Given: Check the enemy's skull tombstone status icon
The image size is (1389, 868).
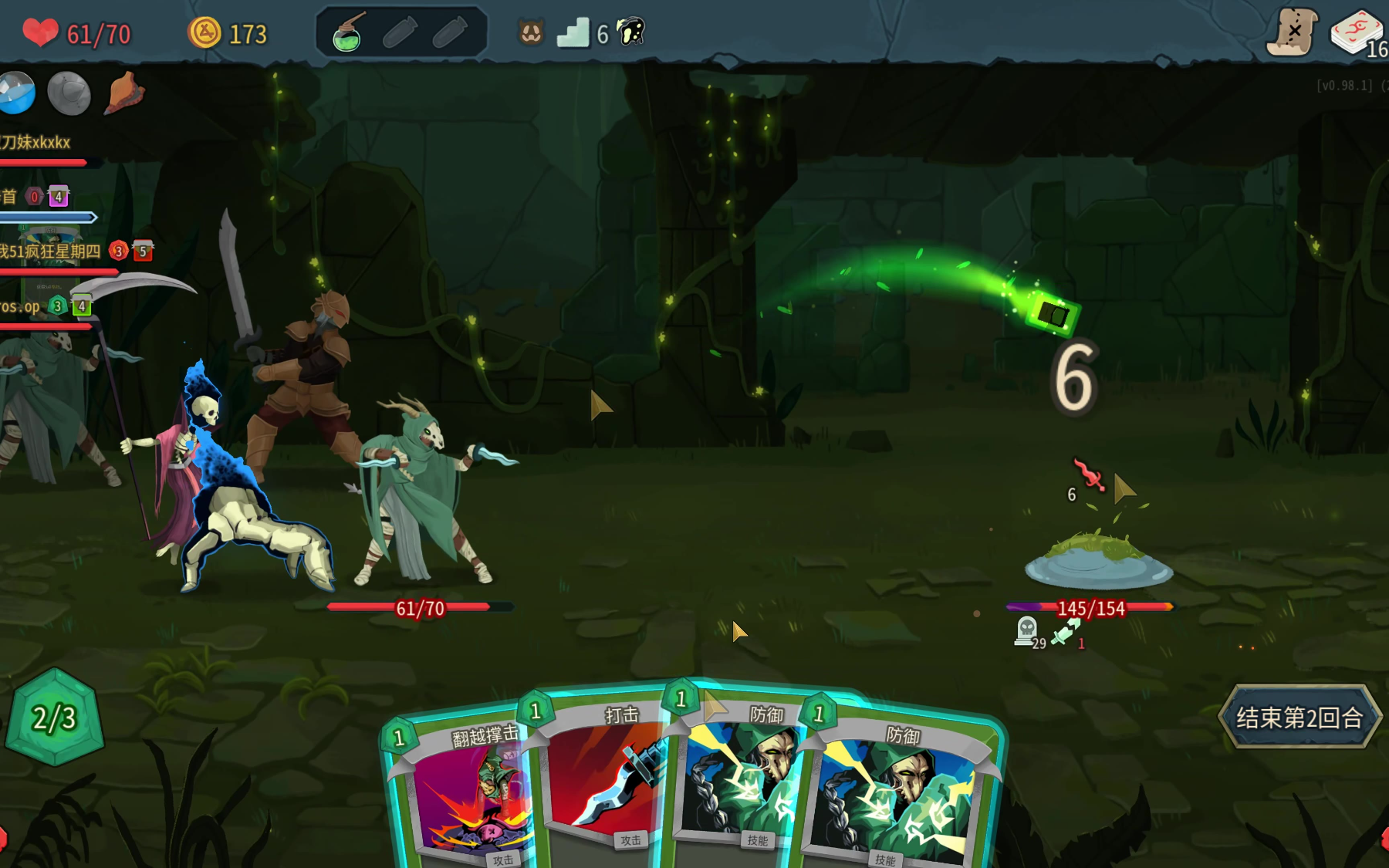Looking at the screenshot, I should [x=1027, y=630].
